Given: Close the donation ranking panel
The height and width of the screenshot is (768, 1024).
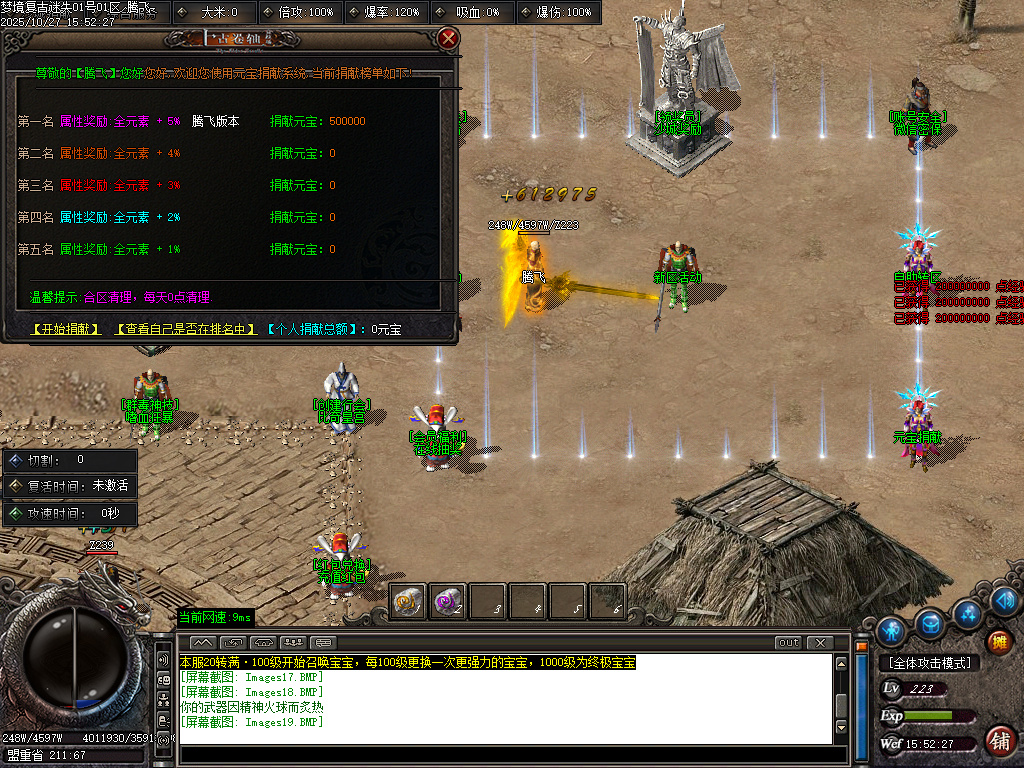Looking at the screenshot, I should [448, 39].
